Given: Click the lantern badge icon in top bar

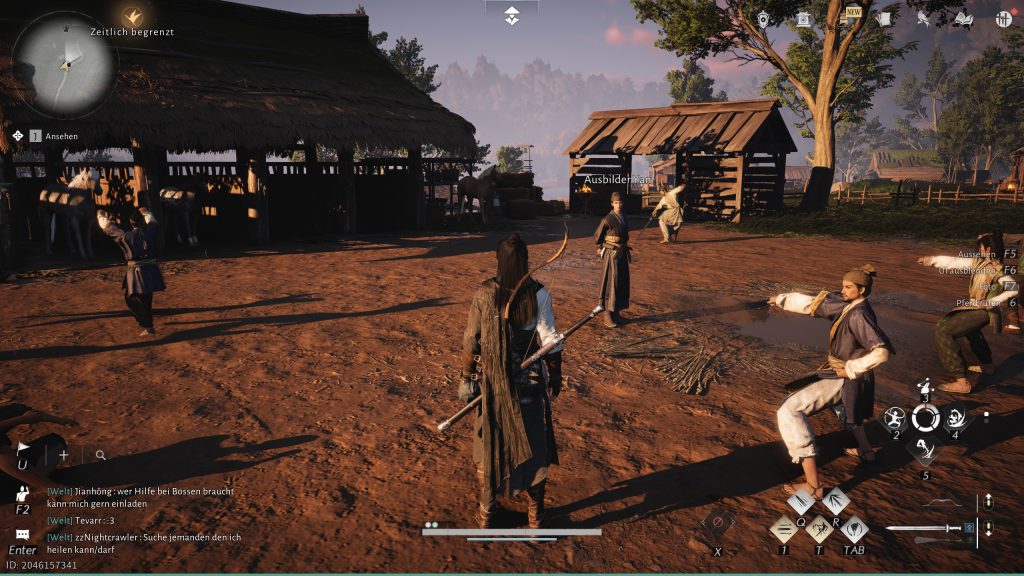Looking at the screenshot, I should pyautogui.click(x=764, y=18).
